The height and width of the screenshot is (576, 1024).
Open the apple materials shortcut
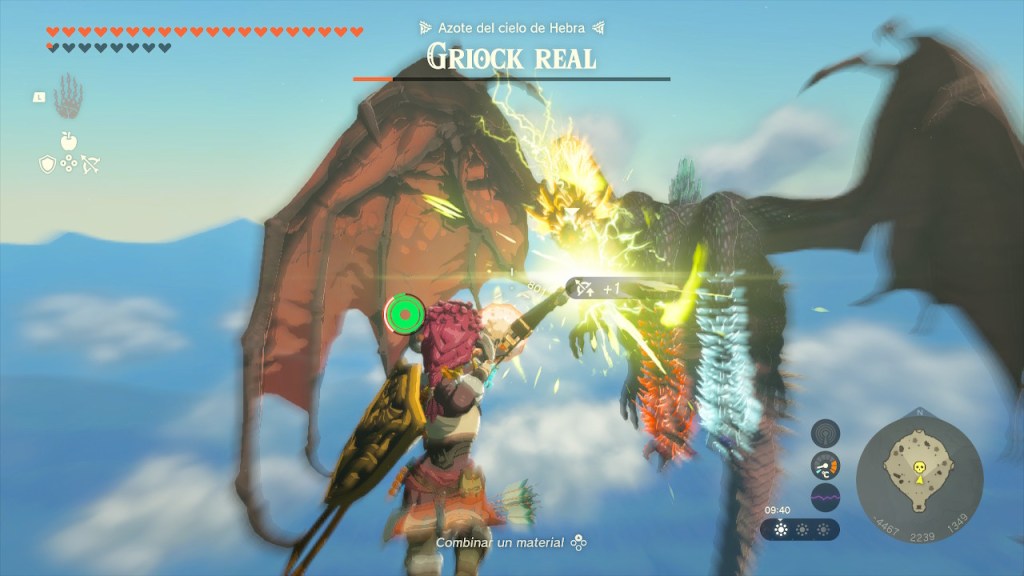(x=68, y=141)
